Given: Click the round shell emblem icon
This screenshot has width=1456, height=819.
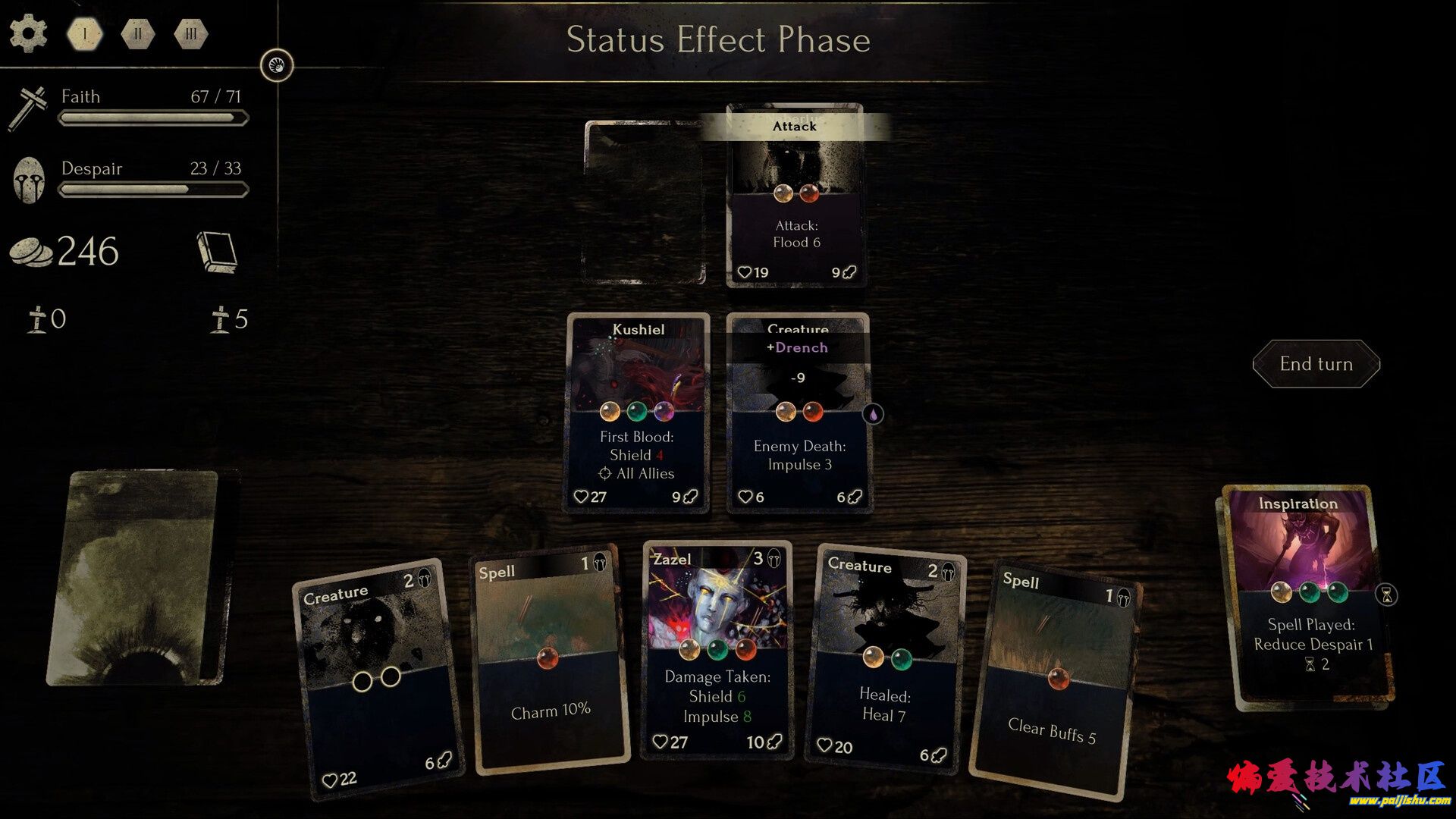Looking at the screenshot, I should [277, 65].
